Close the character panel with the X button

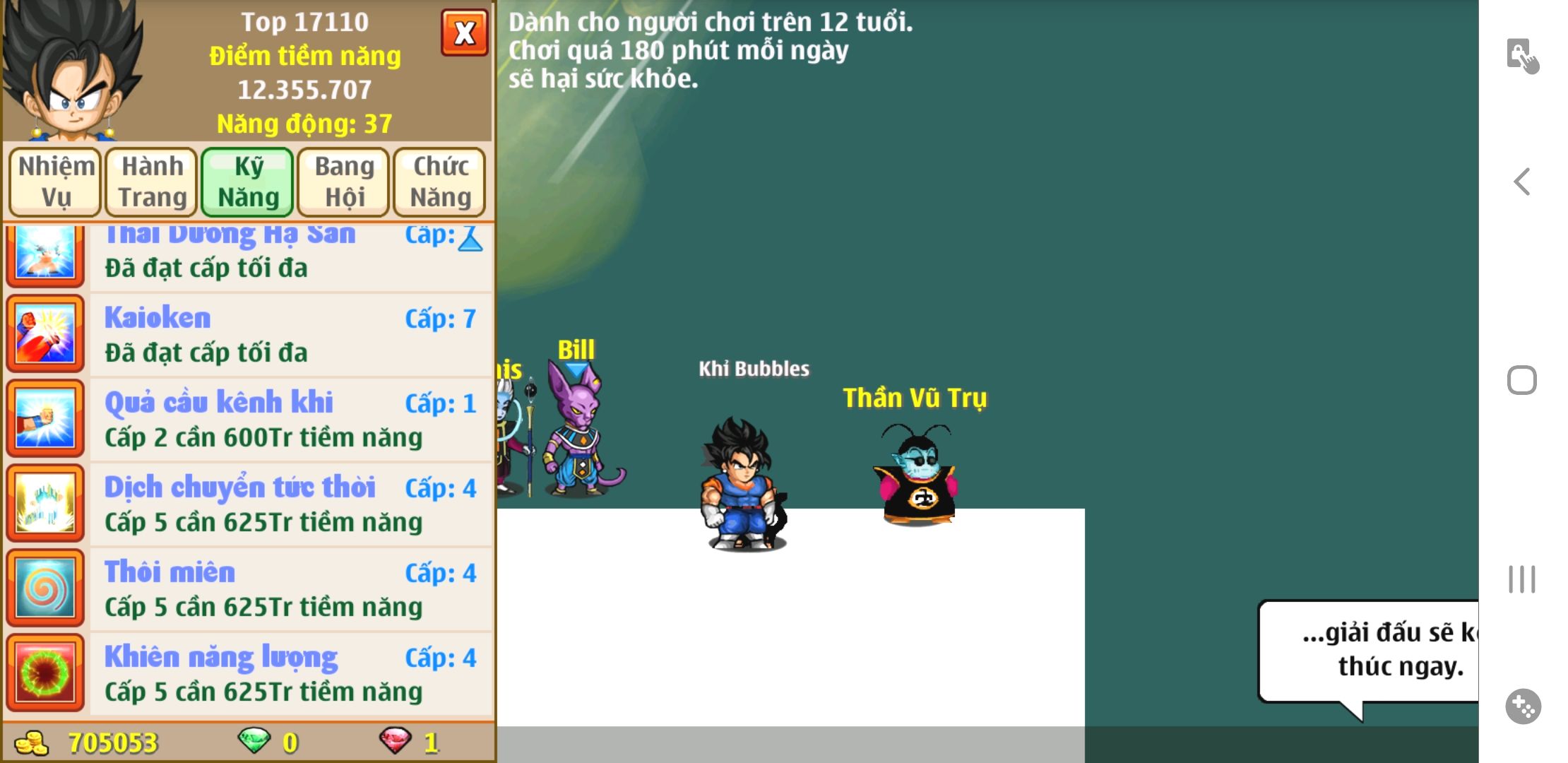pos(464,32)
